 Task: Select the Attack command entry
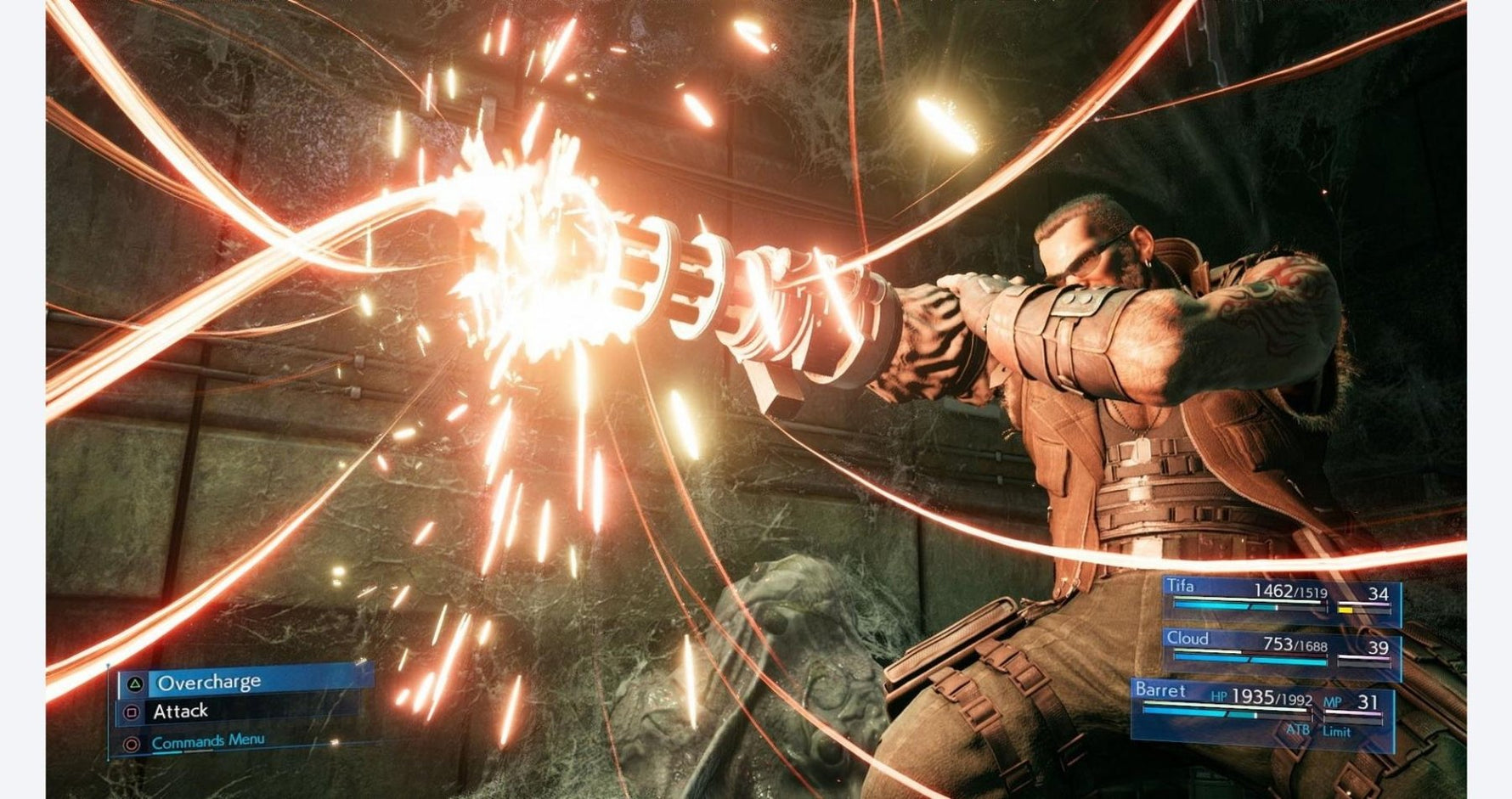181,712
